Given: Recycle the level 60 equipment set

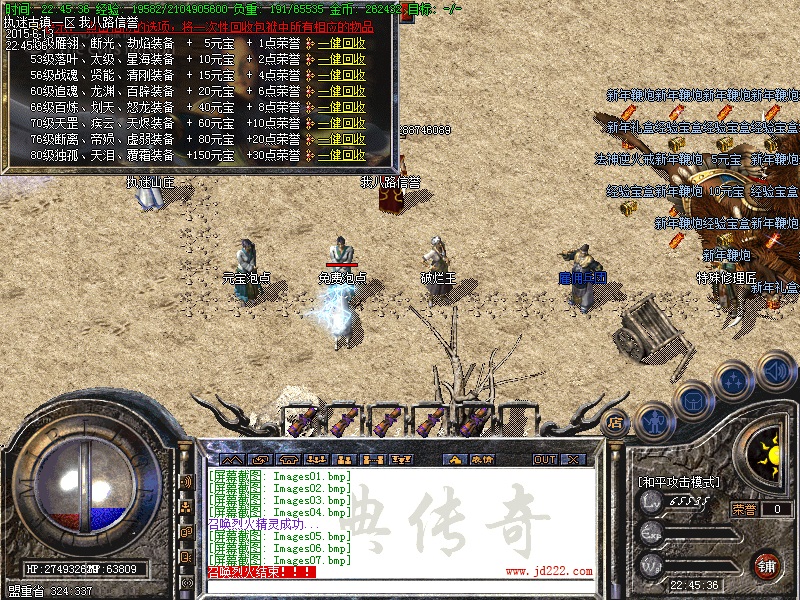Looking at the screenshot, I should 341,91.
